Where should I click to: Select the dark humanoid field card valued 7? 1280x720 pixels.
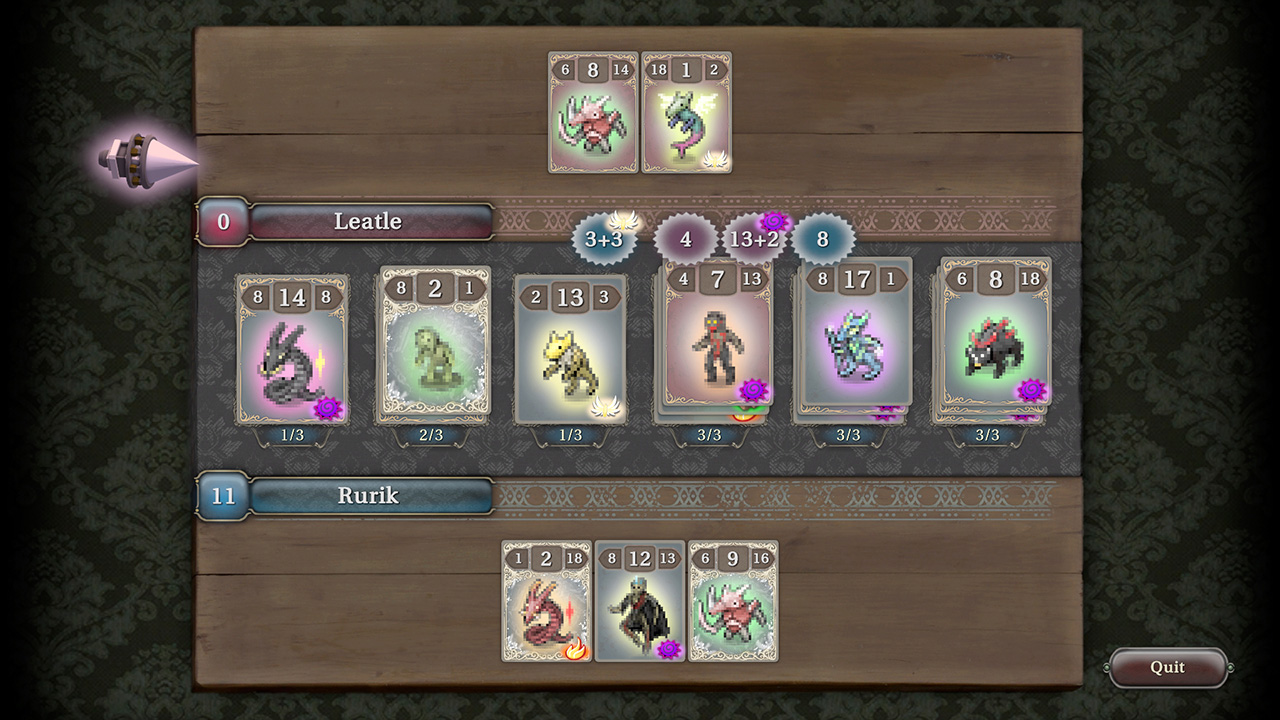click(x=718, y=335)
